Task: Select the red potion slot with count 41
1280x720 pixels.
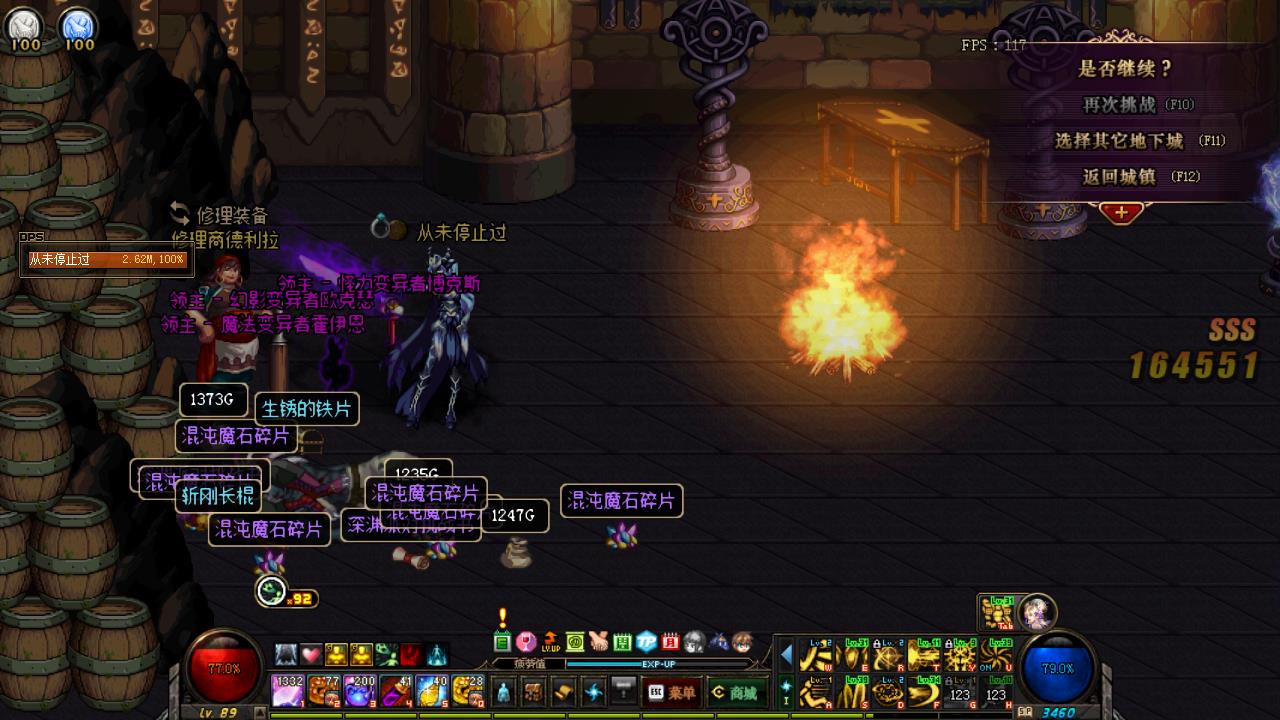Action: [396, 691]
